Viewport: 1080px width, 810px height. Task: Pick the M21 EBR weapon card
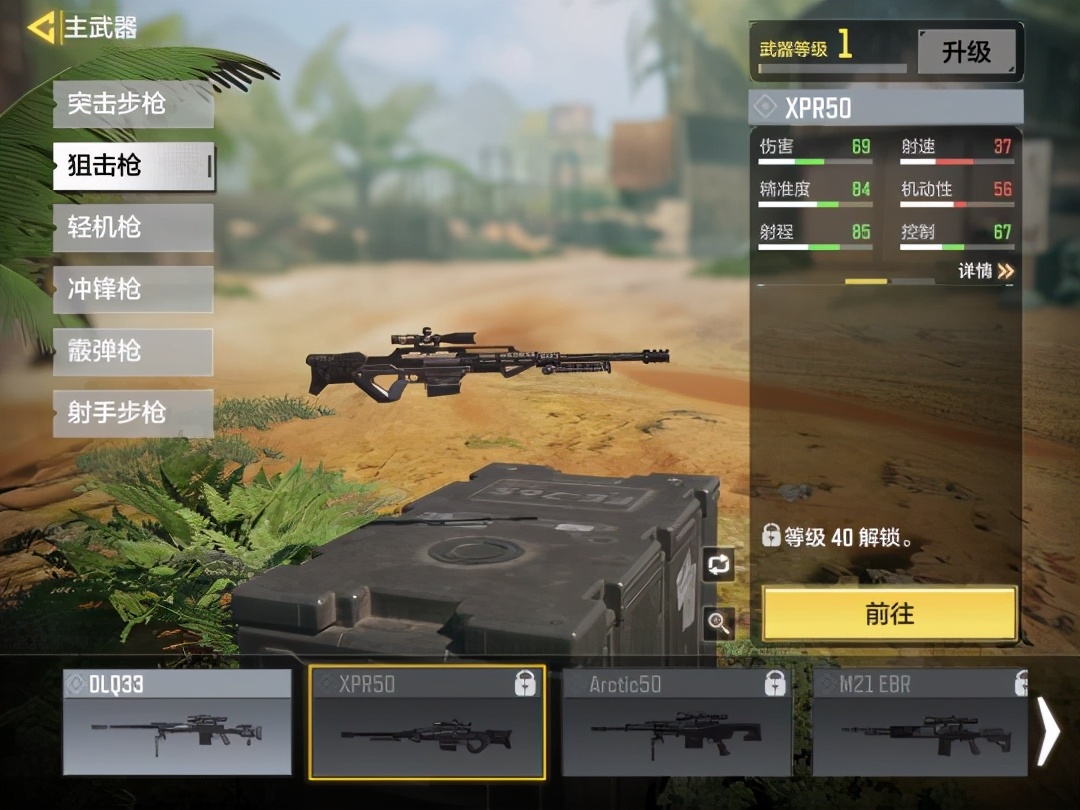920,723
